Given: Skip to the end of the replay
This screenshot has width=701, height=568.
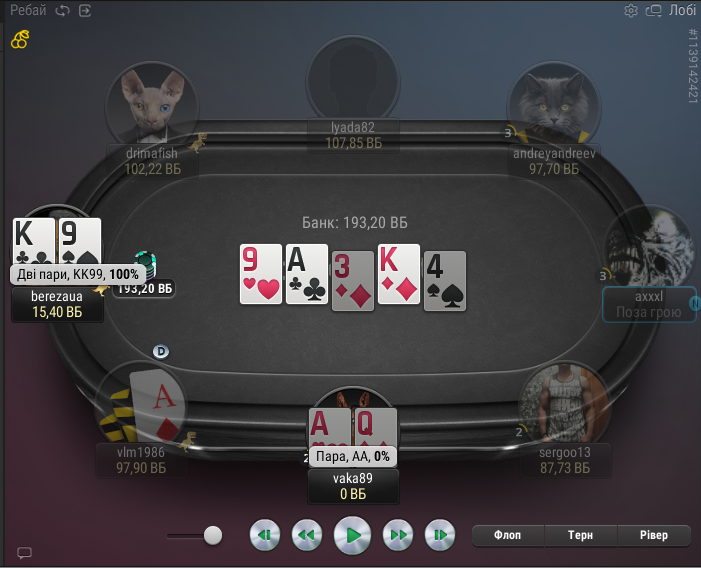Looking at the screenshot, I should [440, 535].
